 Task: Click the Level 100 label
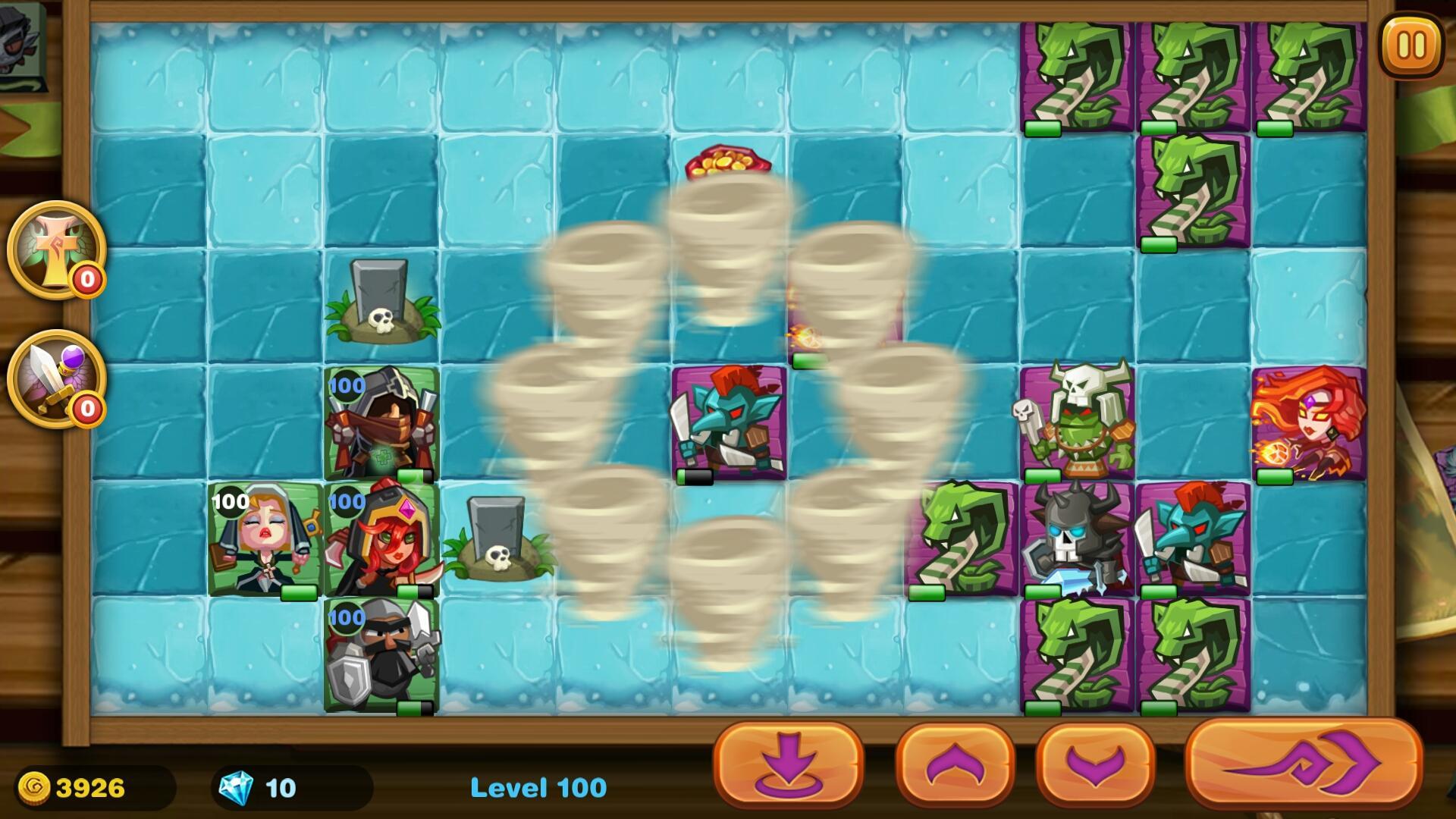point(538,787)
